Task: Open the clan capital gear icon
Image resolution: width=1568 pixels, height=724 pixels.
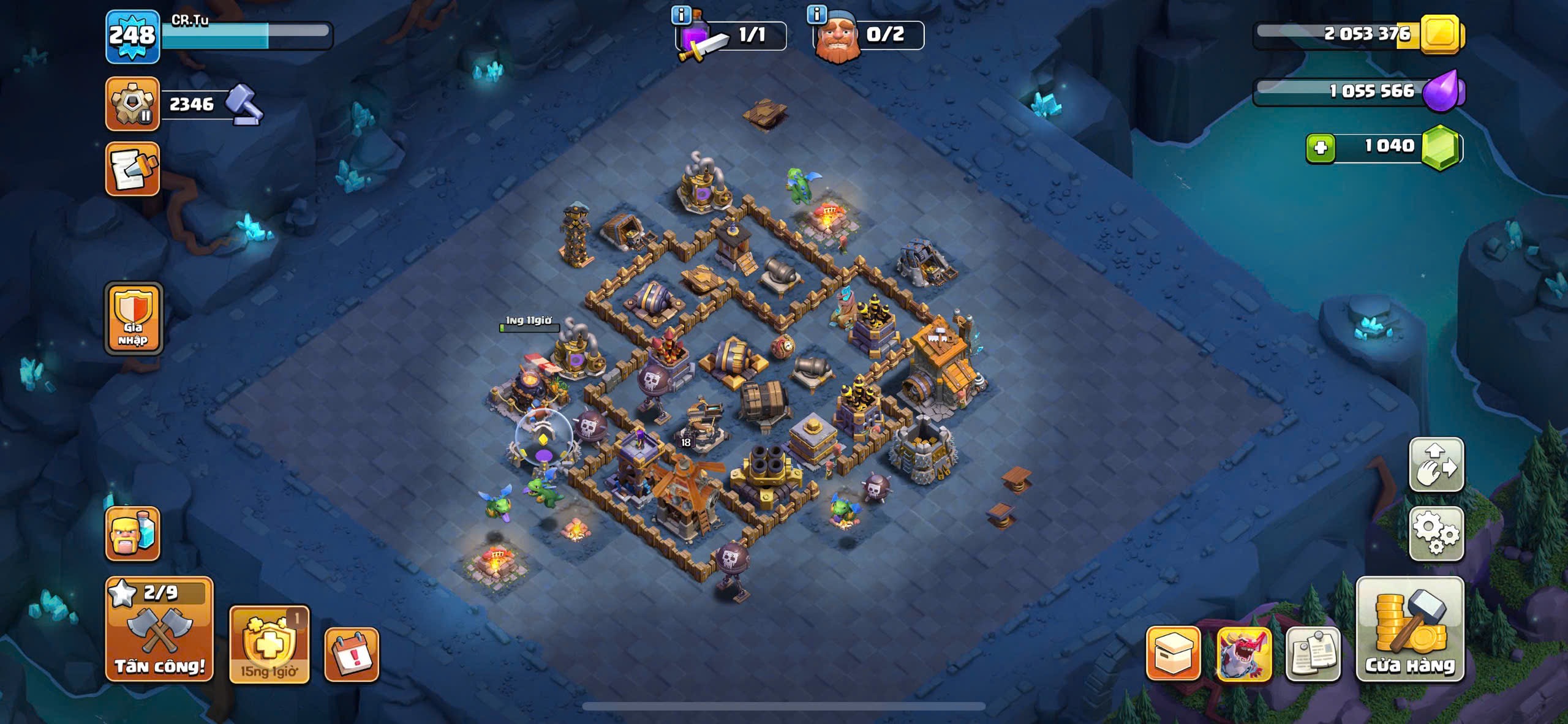Action: [x=132, y=104]
